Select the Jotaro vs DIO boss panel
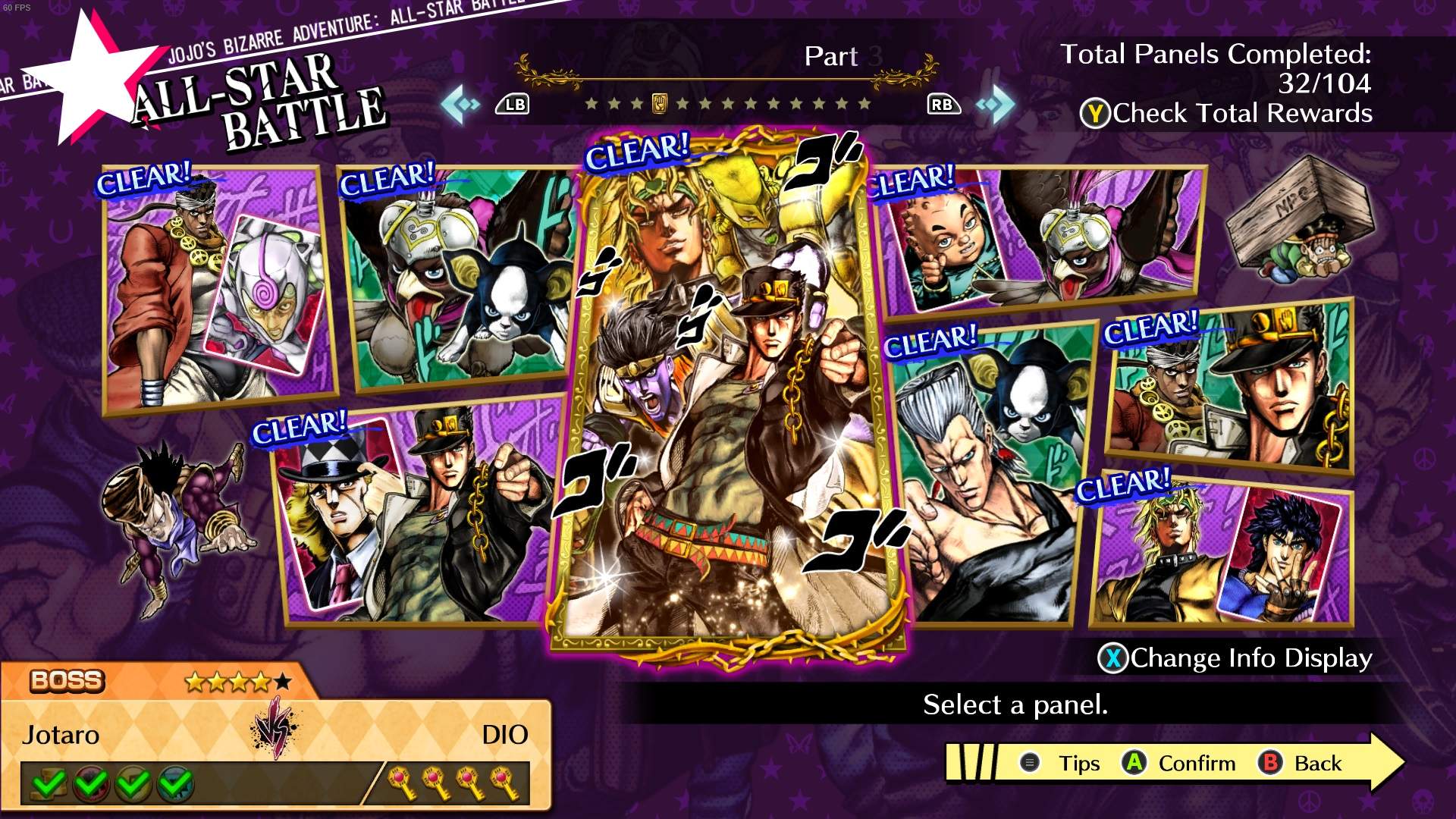 [x=728, y=394]
